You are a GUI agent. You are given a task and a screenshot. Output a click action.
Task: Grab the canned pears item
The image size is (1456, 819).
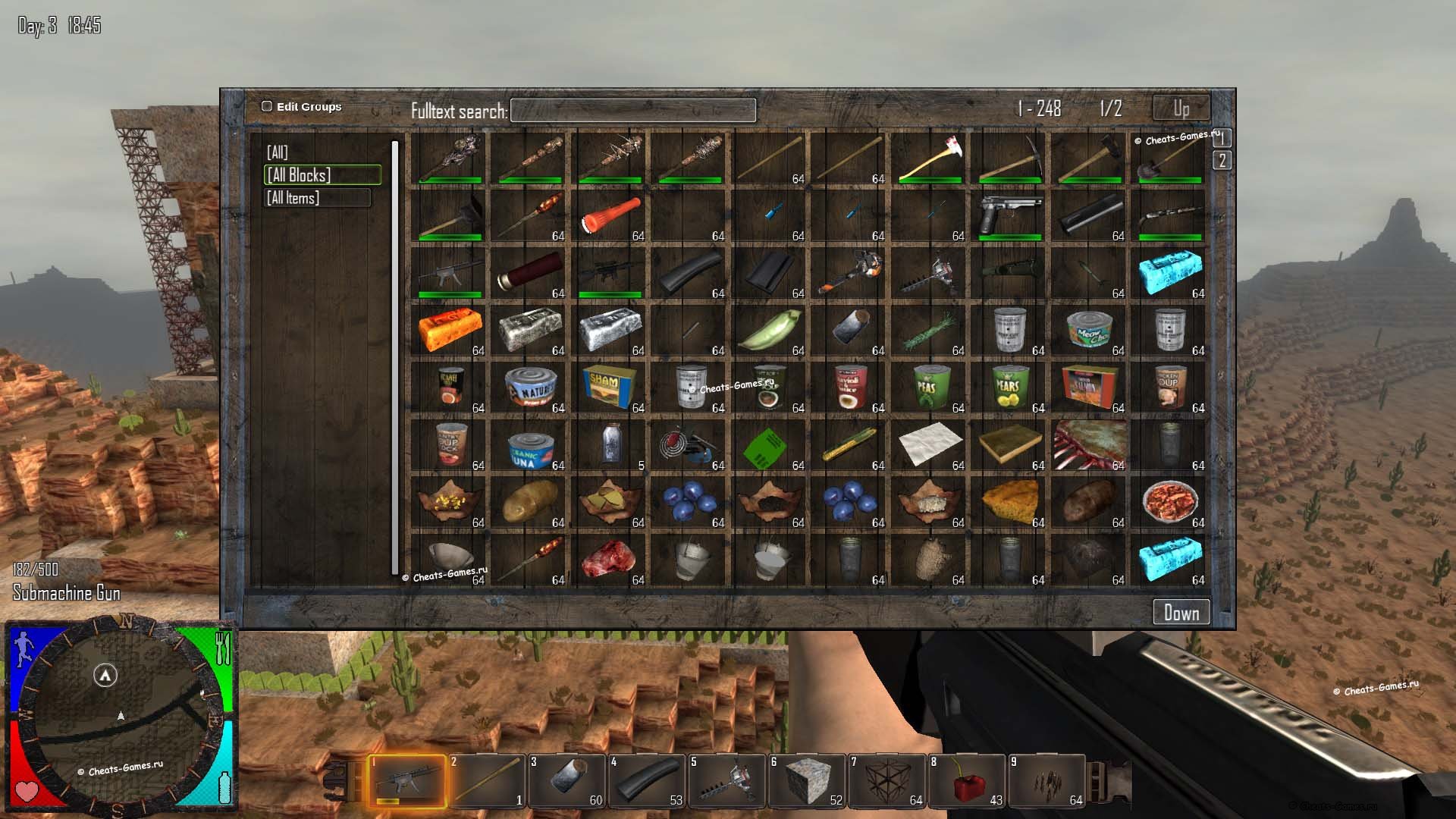point(1009,388)
